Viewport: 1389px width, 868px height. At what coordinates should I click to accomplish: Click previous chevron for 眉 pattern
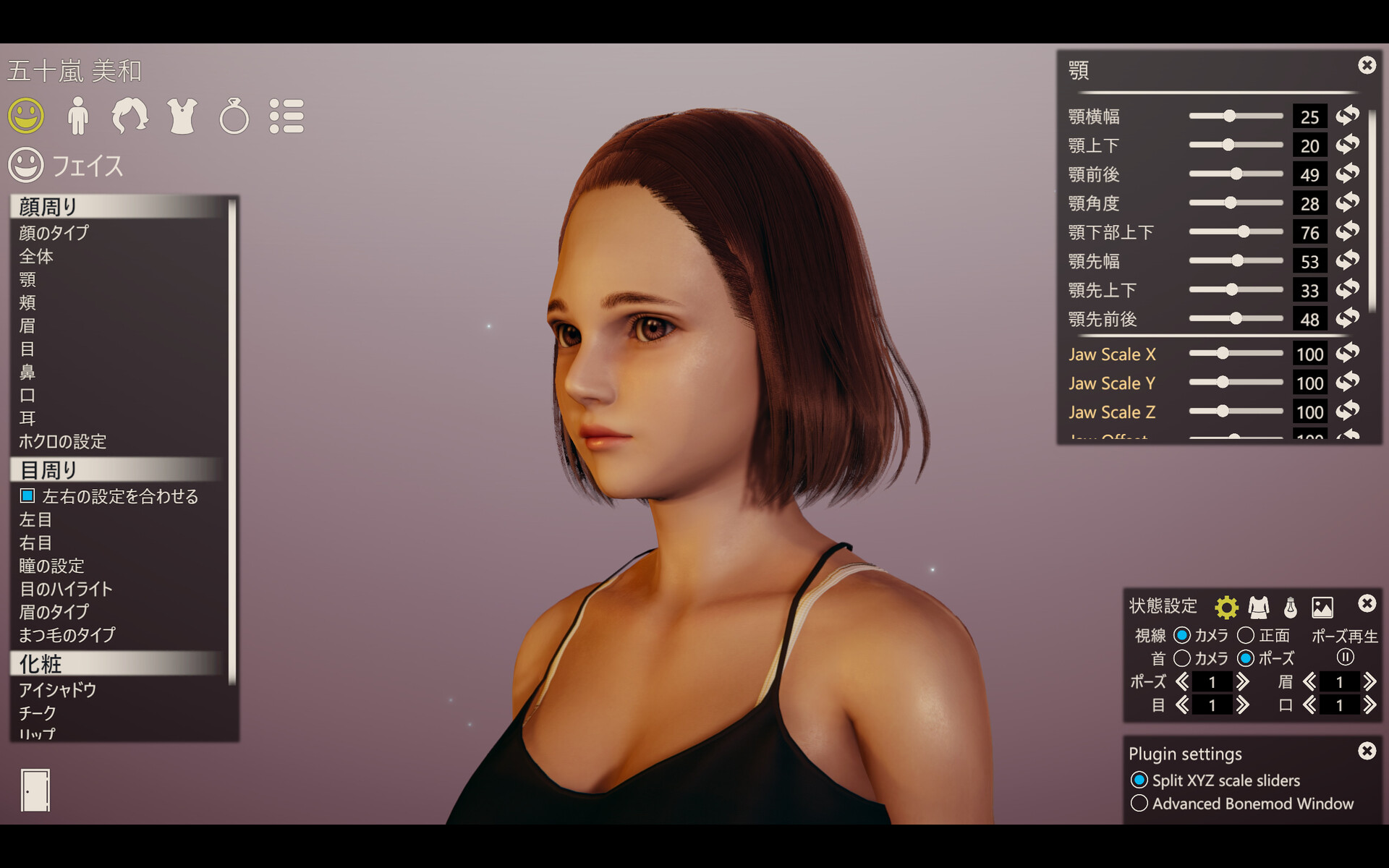tap(1311, 681)
